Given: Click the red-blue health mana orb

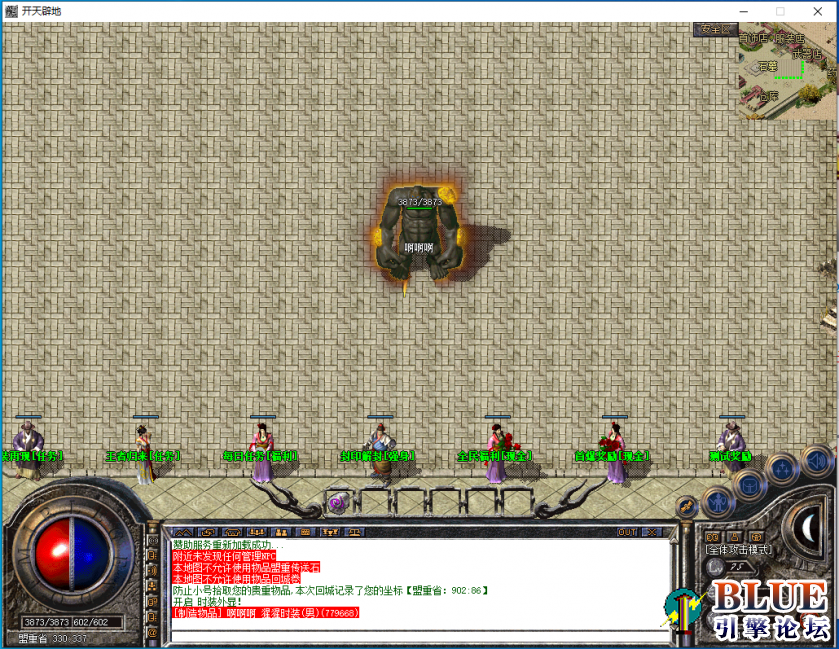Looking at the screenshot, I should point(70,548).
